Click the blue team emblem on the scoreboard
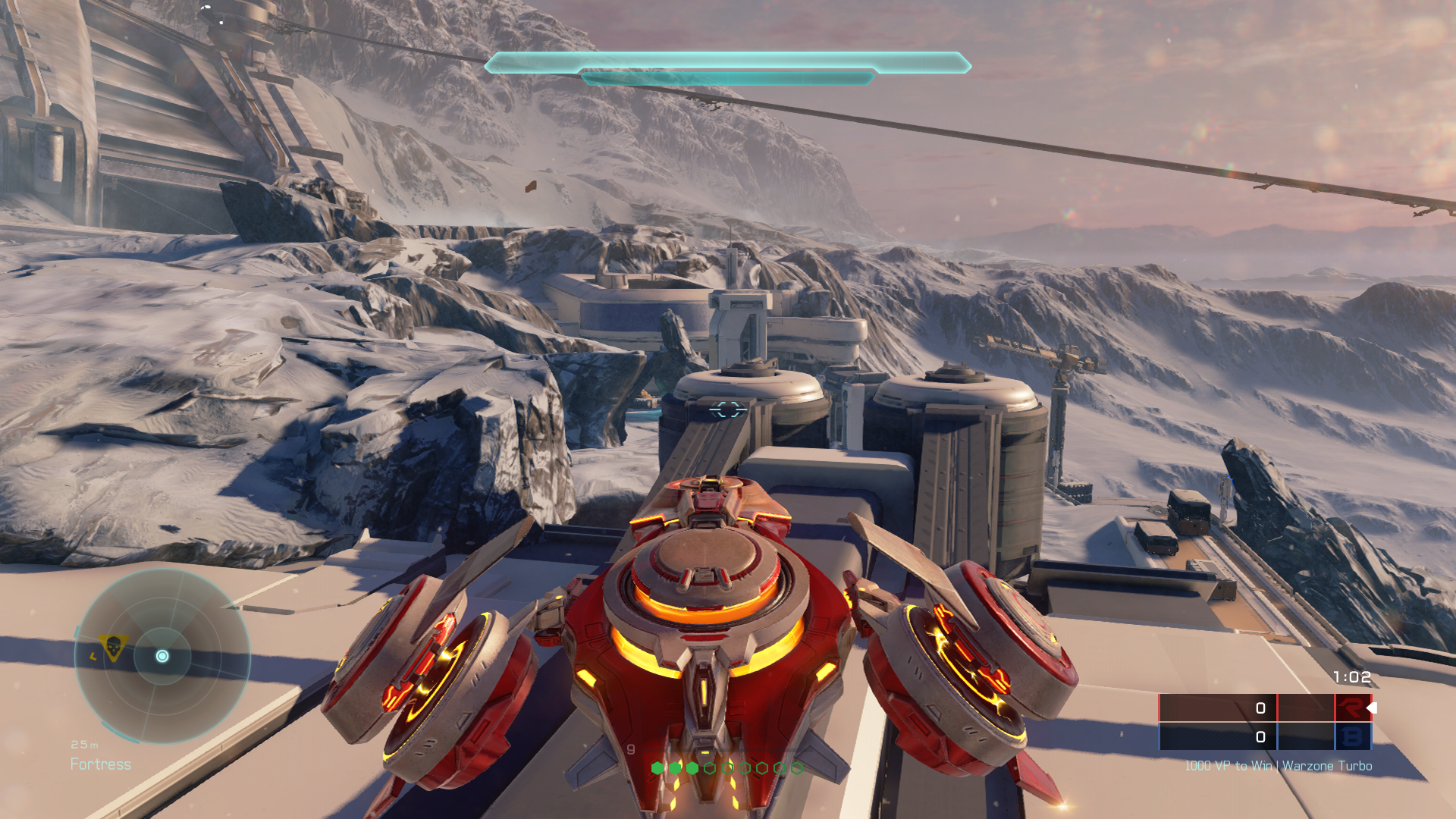1456x819 pixels. tap(1351, 736)
